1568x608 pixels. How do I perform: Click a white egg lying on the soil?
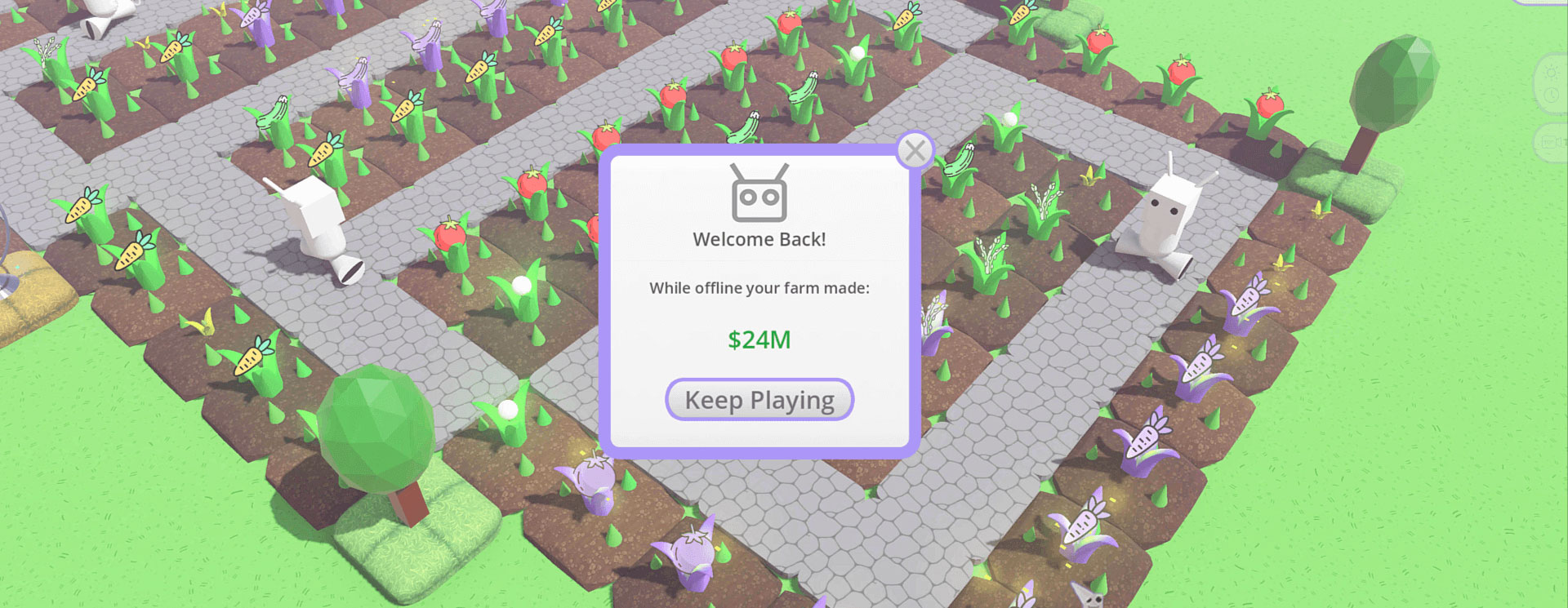point(520,284)
